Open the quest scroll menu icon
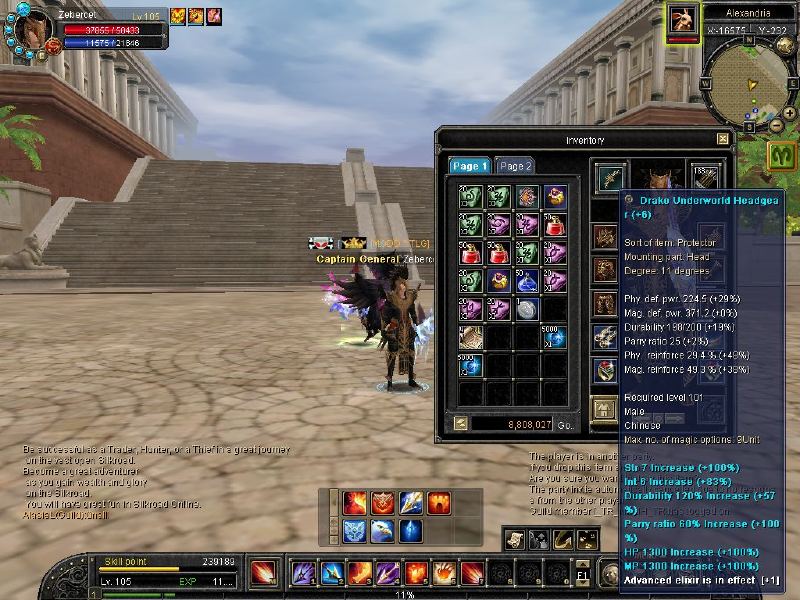The width and height of the screenshot is (800, 600). 514,540
